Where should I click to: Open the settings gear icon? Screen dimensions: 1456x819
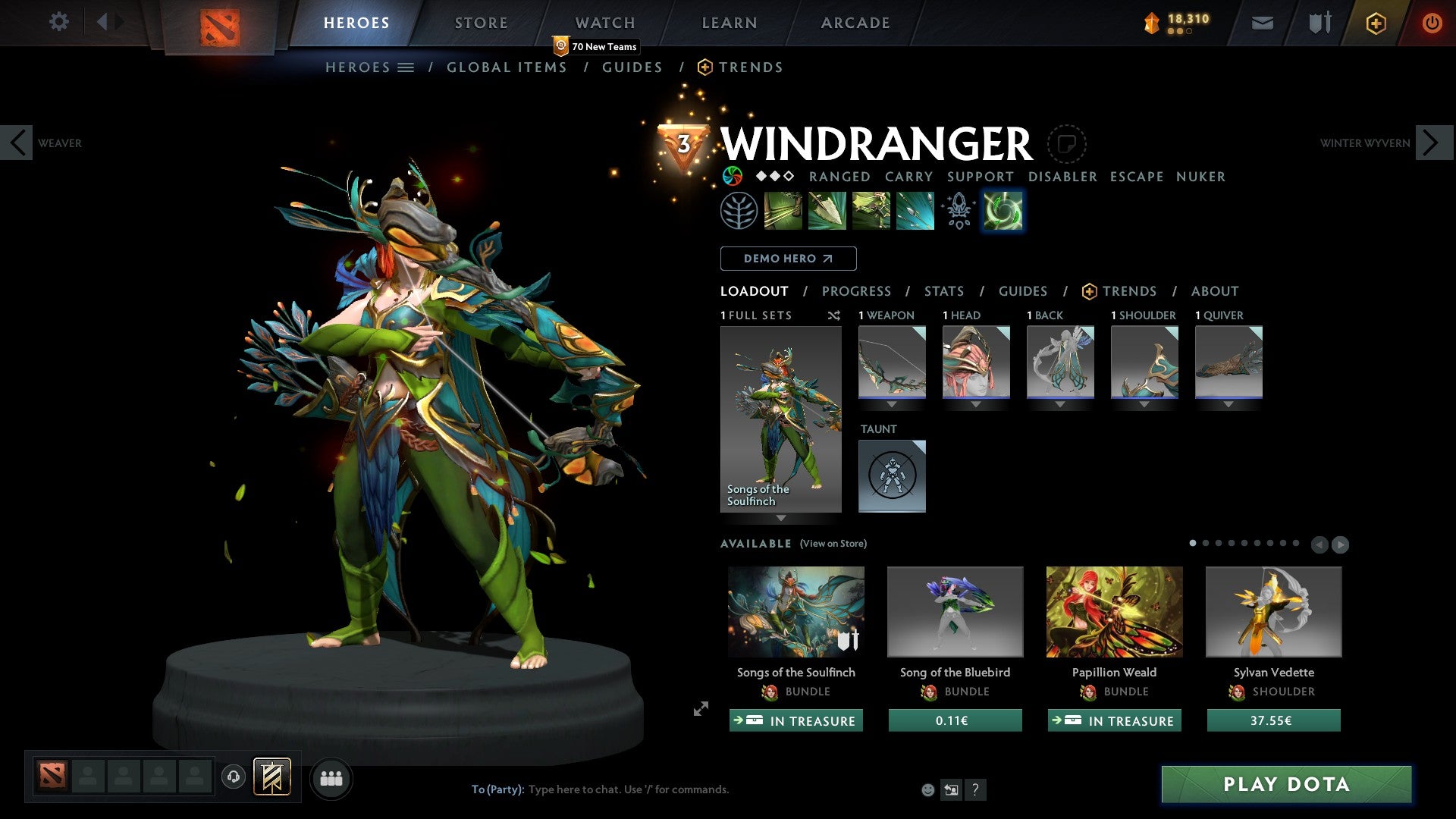click(58, 22)
